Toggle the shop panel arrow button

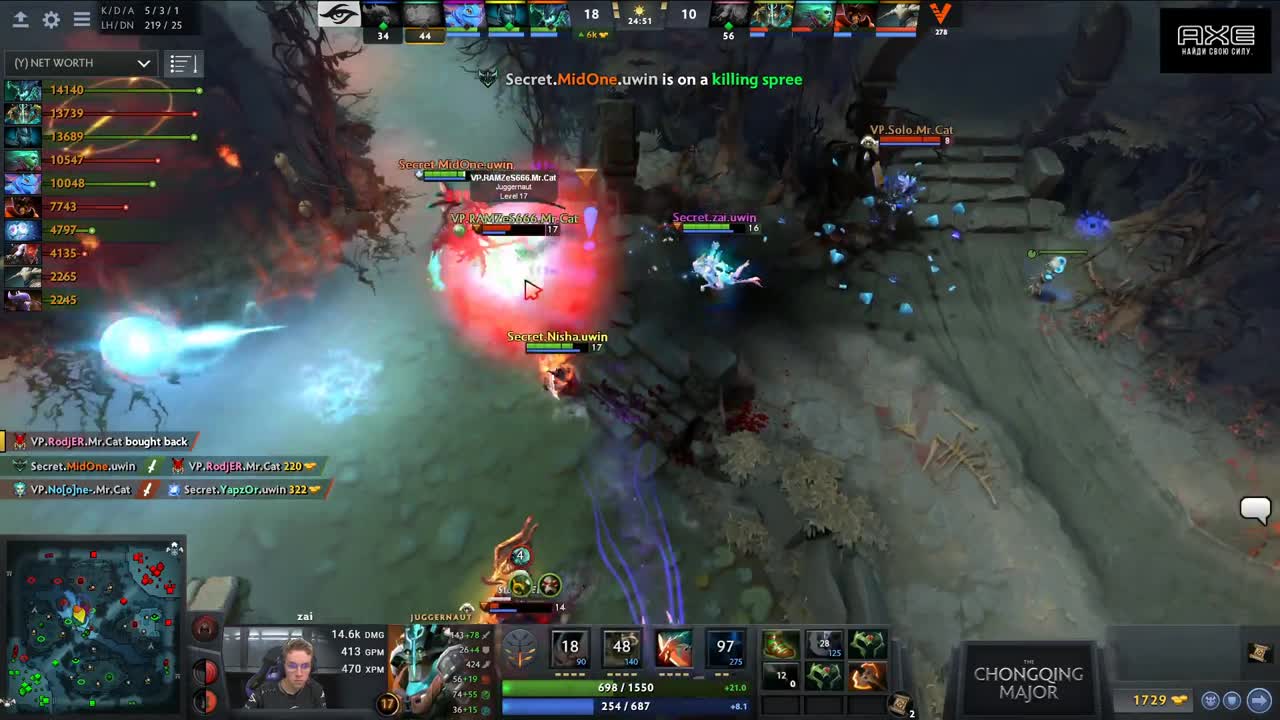[x=1259, y=700]
